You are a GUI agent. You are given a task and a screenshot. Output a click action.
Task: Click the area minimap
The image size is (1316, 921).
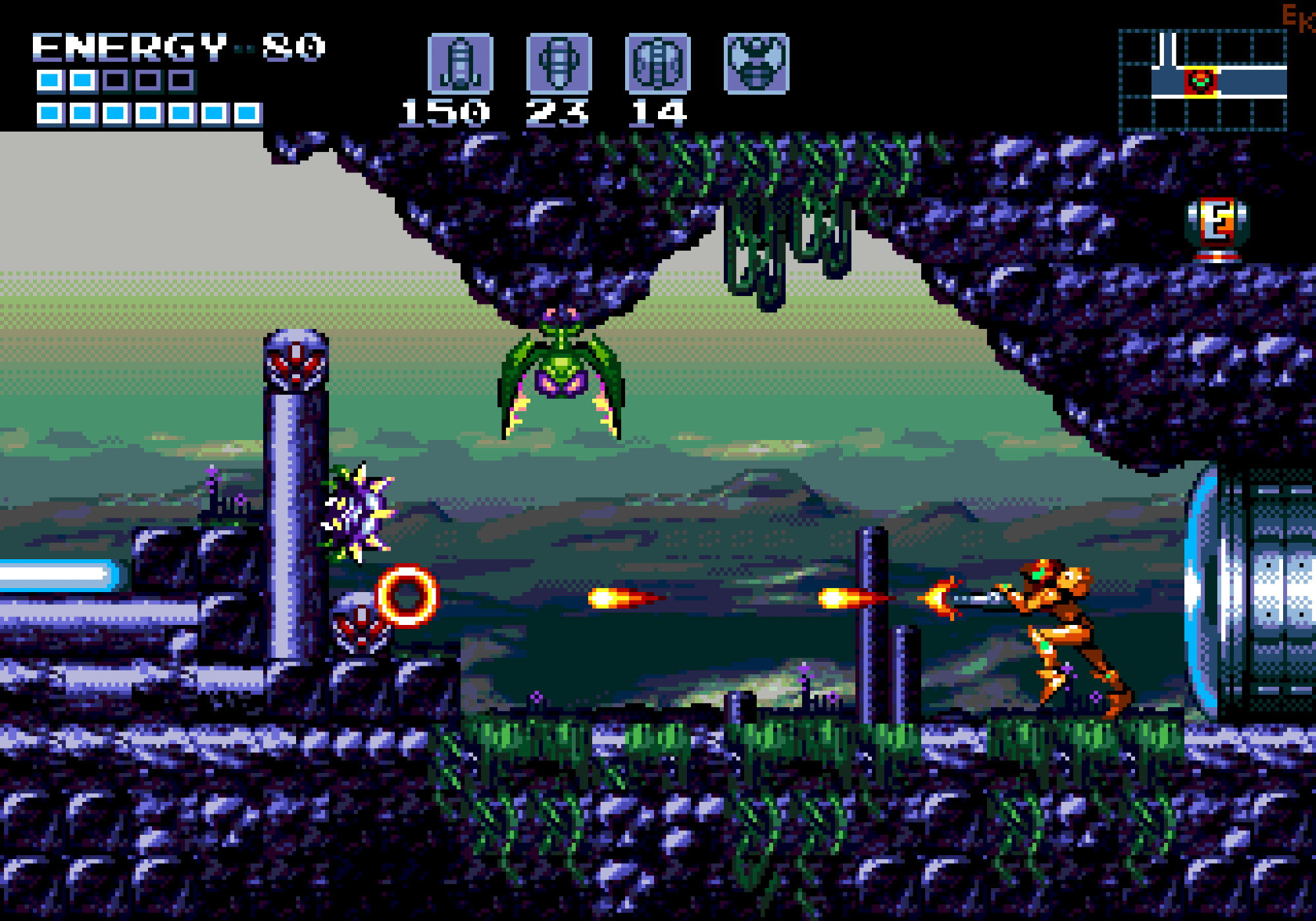pos(1203,80)
